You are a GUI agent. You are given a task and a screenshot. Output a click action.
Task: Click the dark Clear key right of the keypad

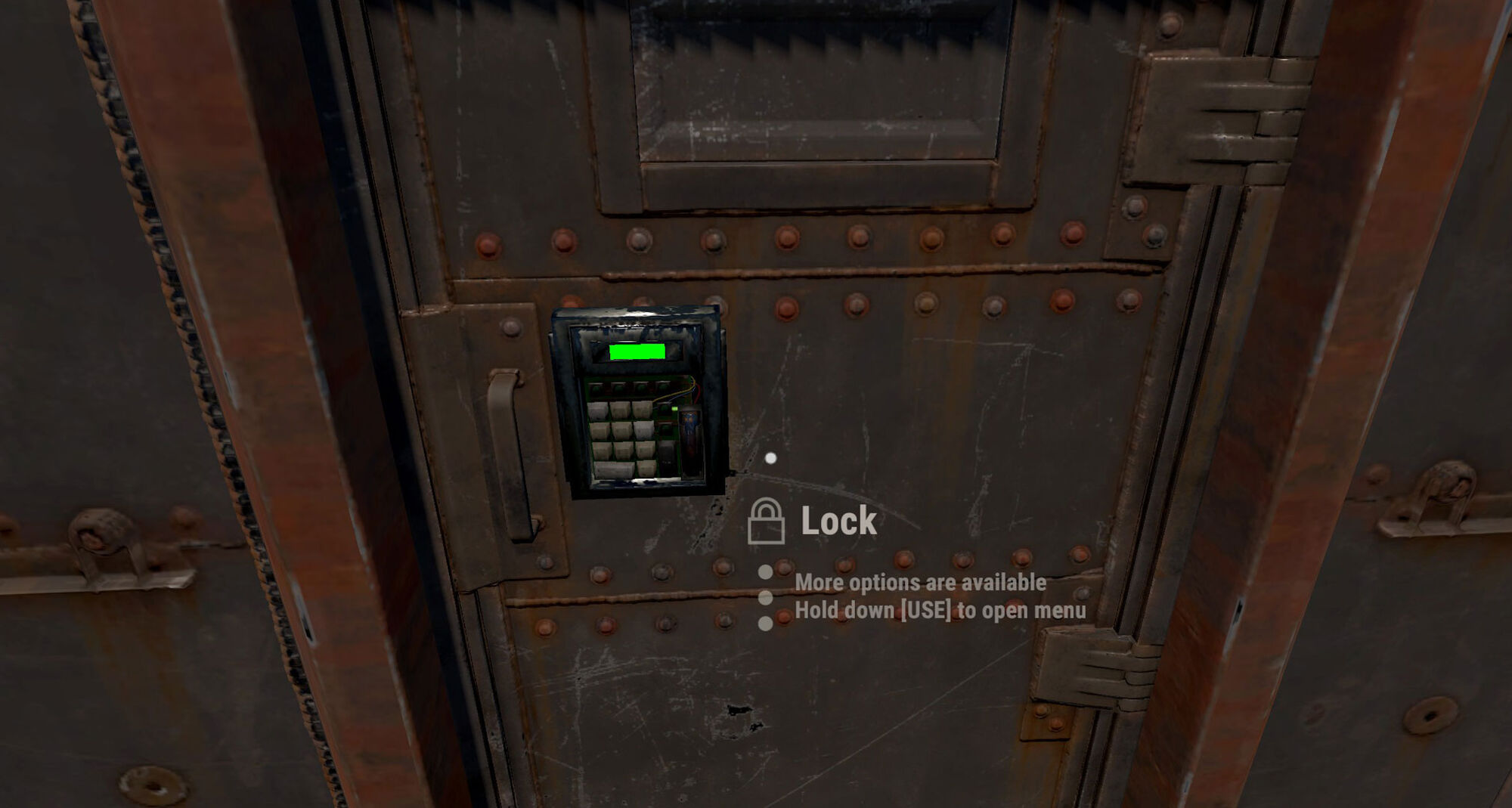(x=667, y=454)
